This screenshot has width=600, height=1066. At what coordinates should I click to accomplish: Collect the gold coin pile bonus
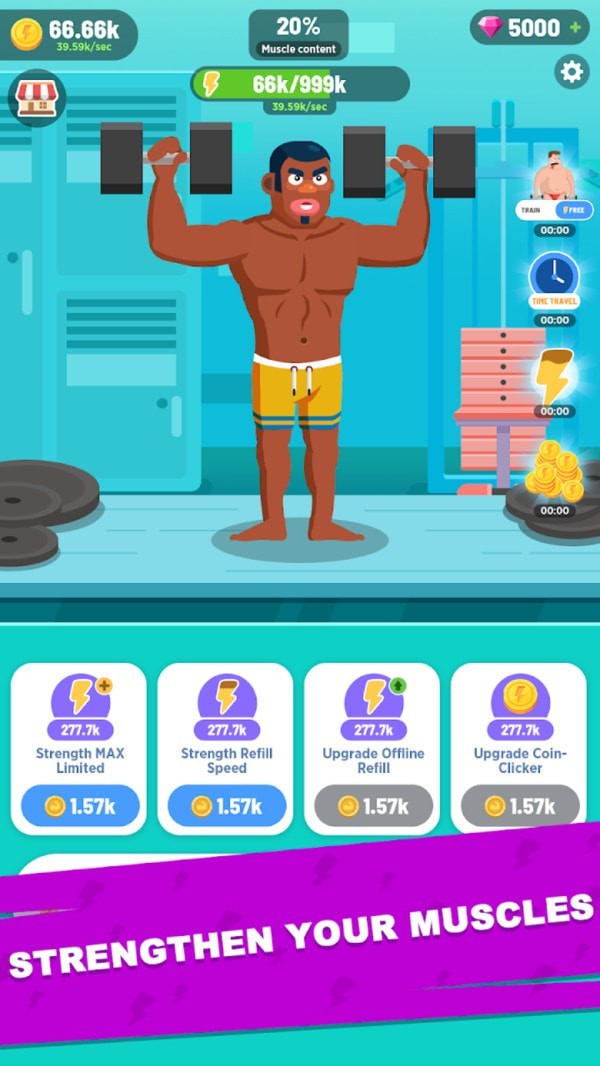(x=553, y=470)
